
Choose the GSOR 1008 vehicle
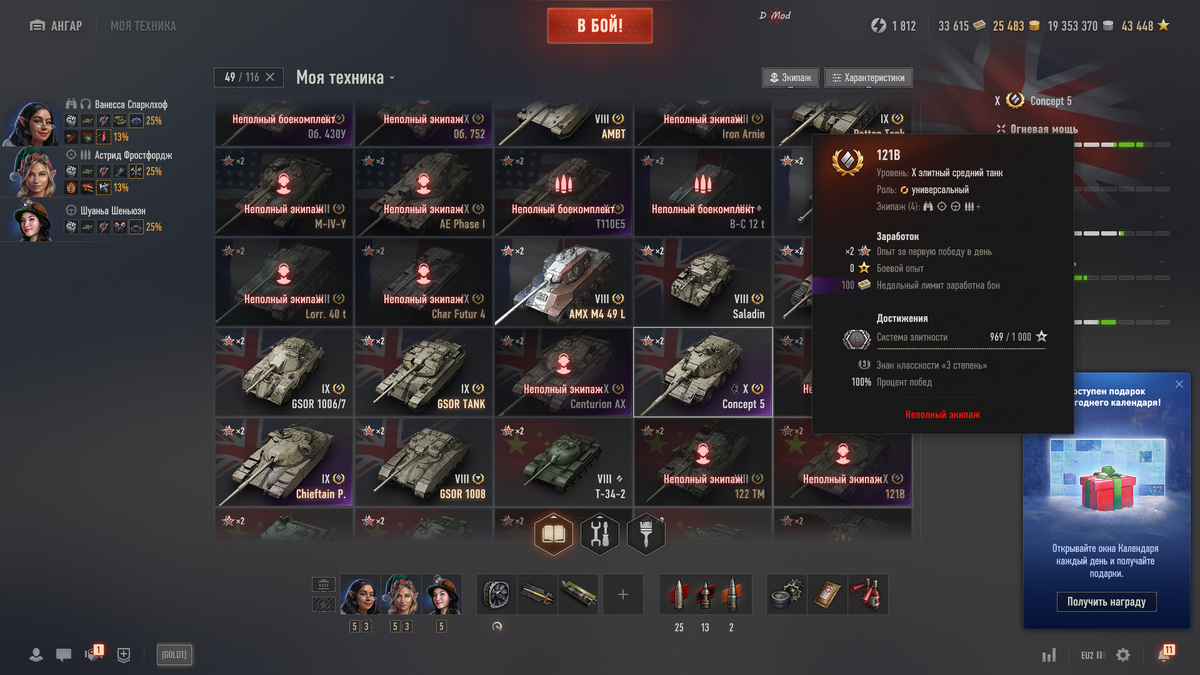(423, 461)
